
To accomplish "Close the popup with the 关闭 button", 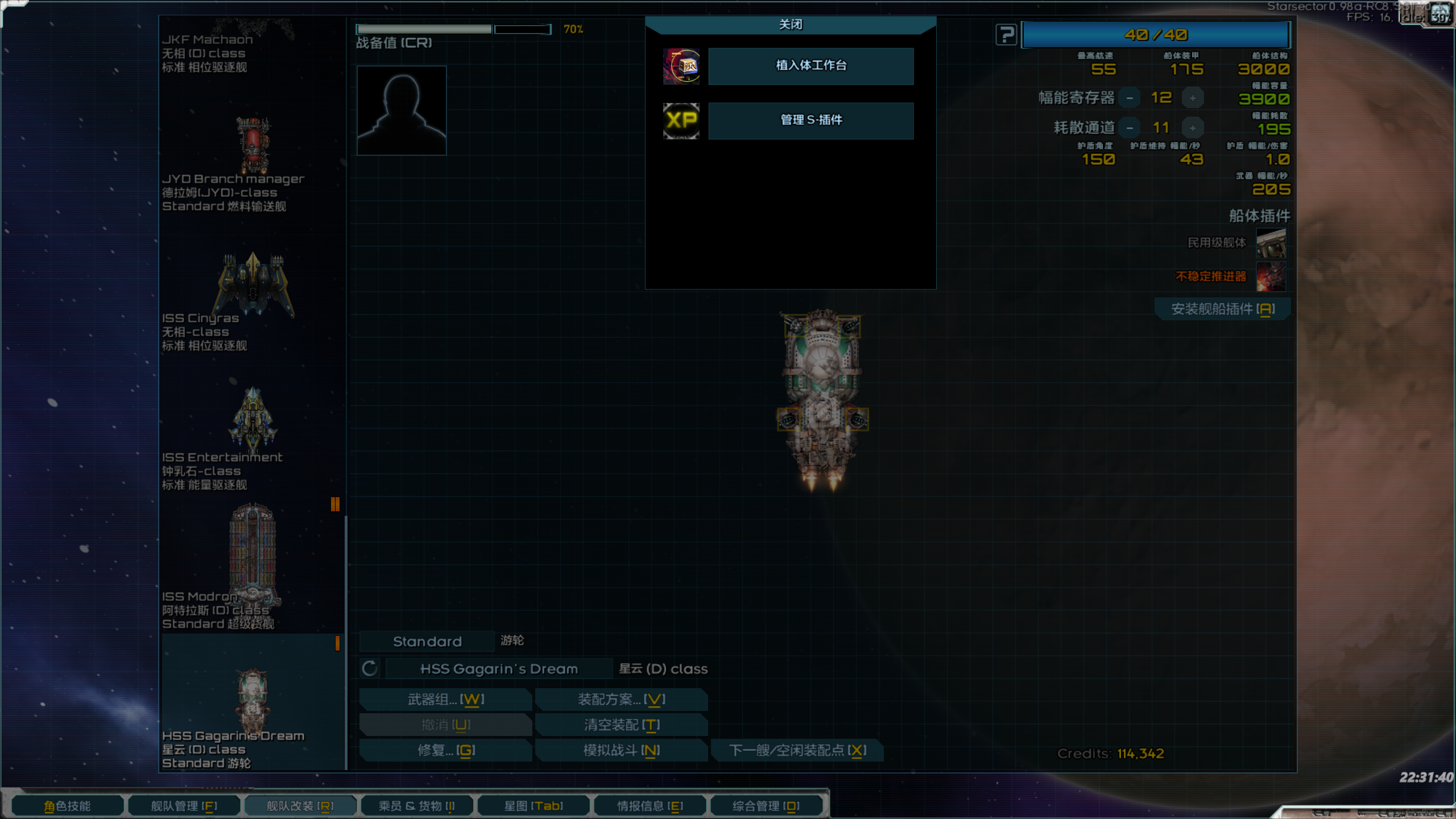I will [x=790, y=25].
